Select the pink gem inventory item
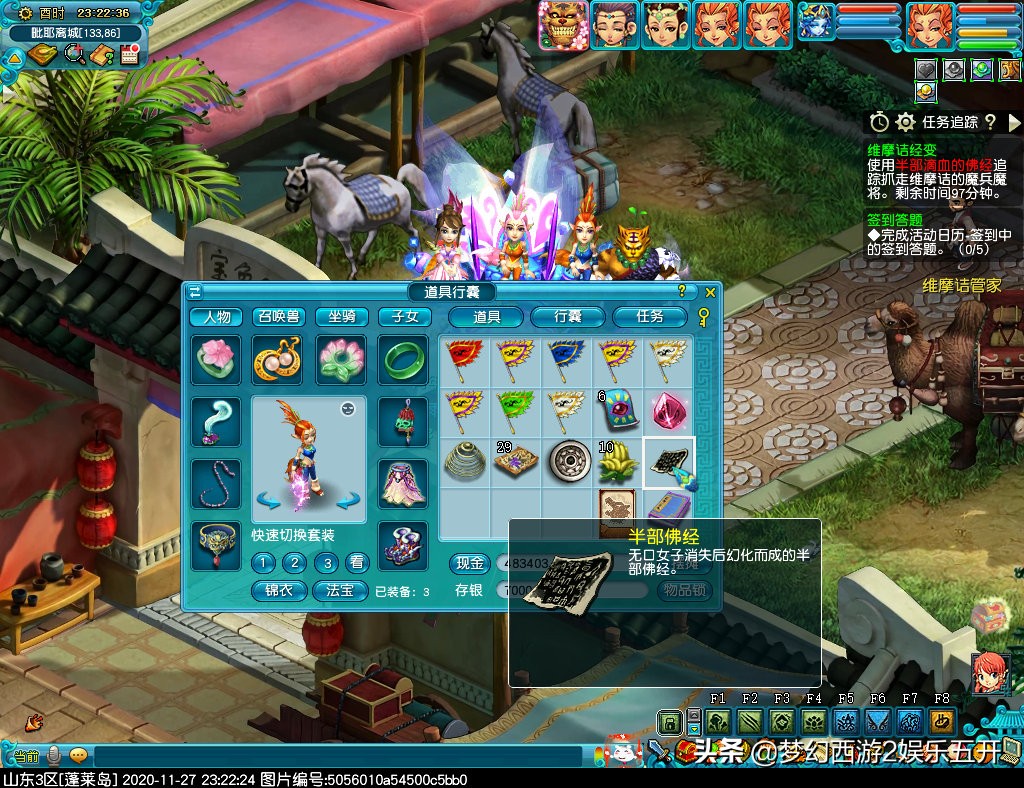 [x=668, y=412]
